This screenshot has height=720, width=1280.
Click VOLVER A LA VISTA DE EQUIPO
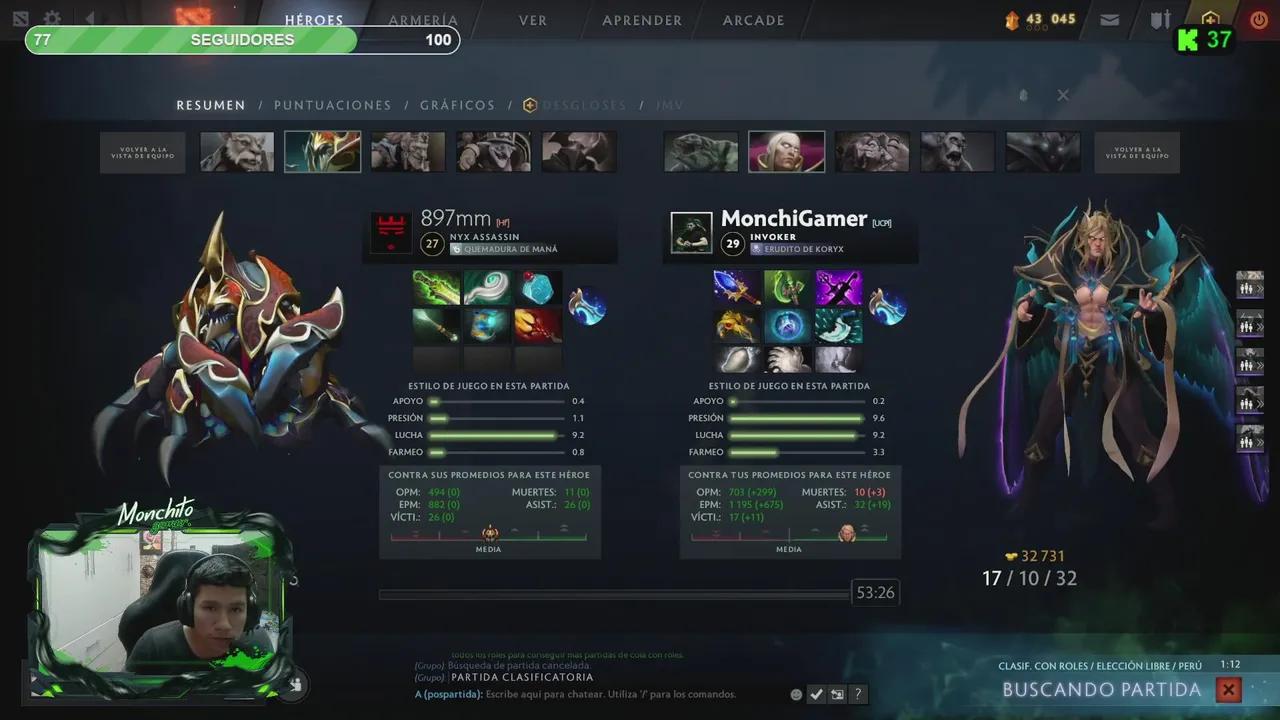(x=142, y=151)
